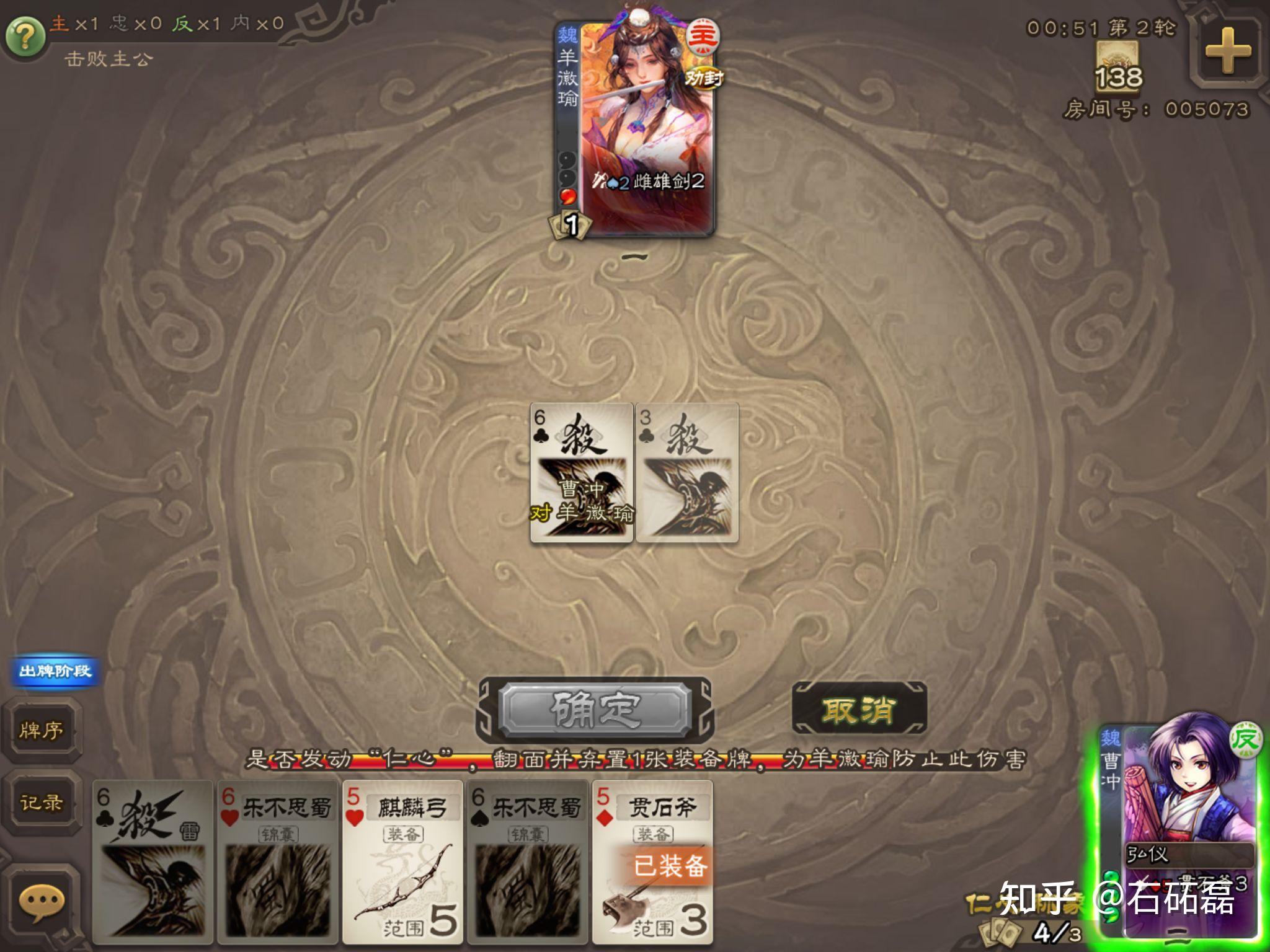Select the club 6 thunder 杀 card
1270x952 pixels.
point(153,862)
